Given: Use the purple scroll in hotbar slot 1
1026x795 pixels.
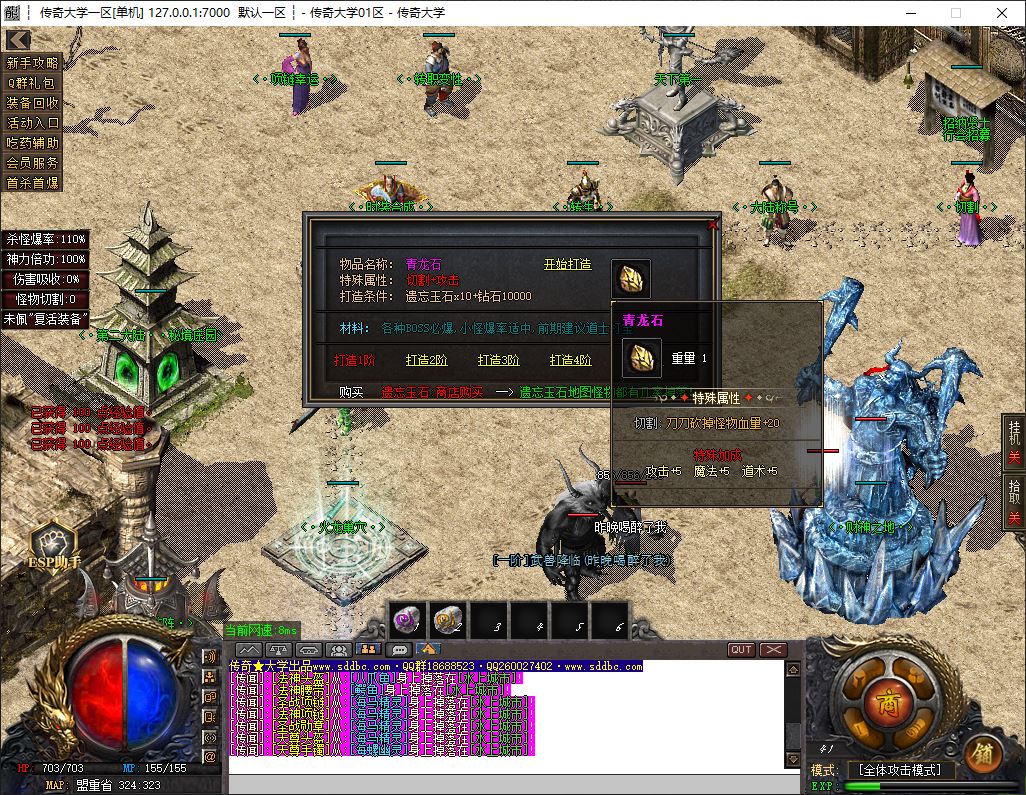Looking at the screenshot, I should point(408,622).
